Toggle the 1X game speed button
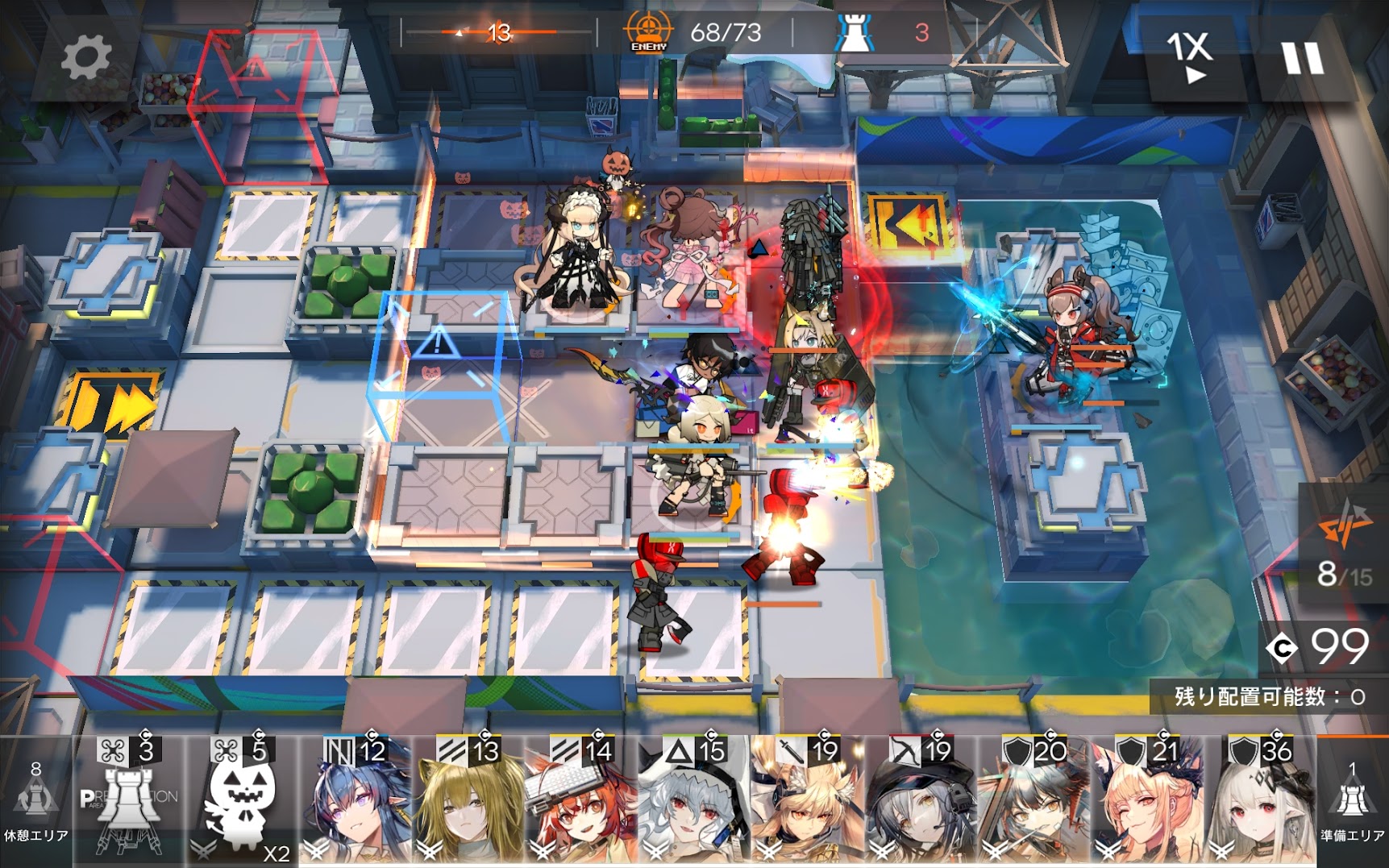 click(1191, 56)
